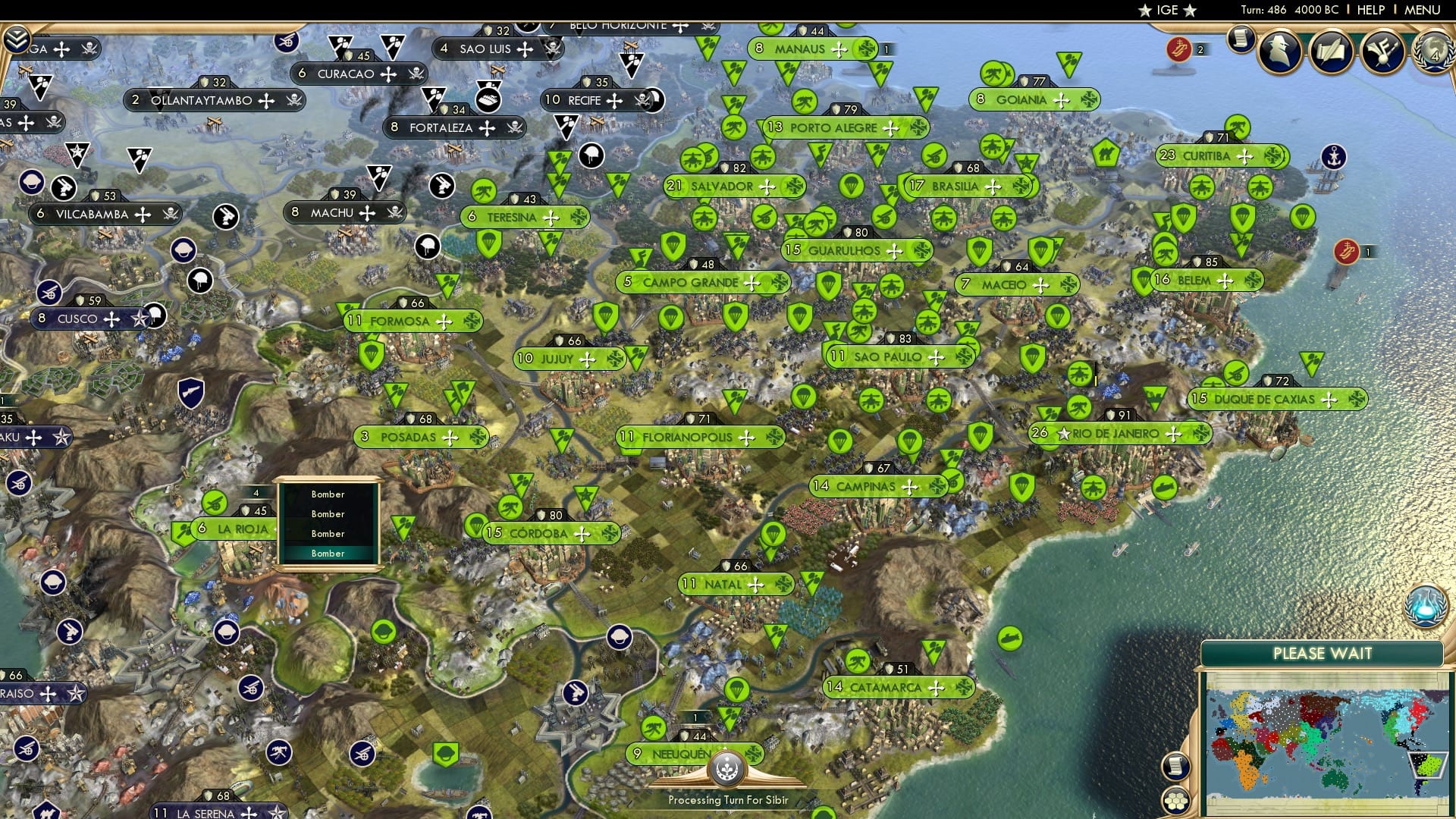Toggle Strategic View with the hex icon
Image resolution: width=1456 pixels, height=819 pixels.
point(1175,802)
